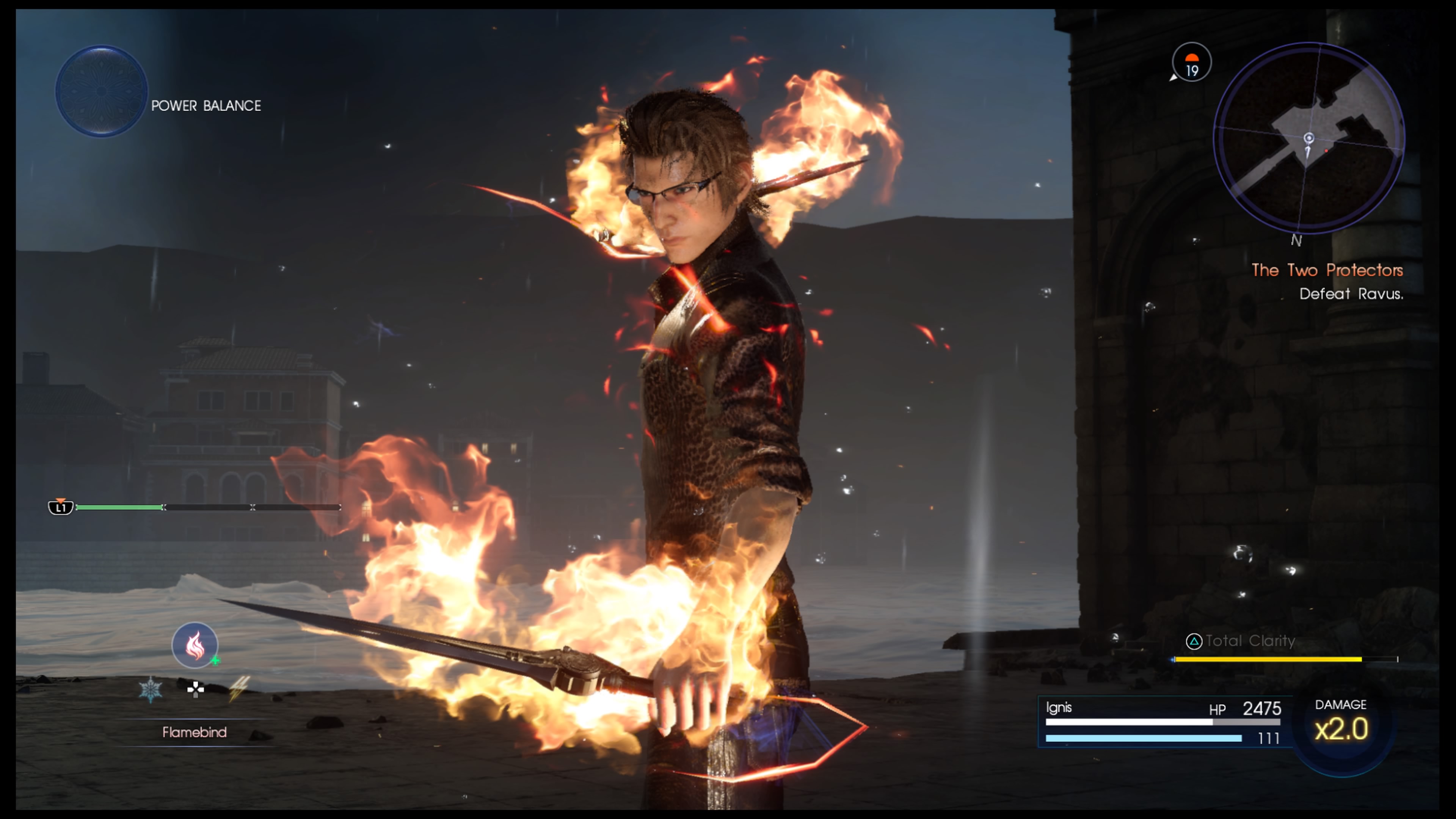Click the Power Balance blue orb
This screenshot has height=819, width=1456.
click(x=102, y=91)
